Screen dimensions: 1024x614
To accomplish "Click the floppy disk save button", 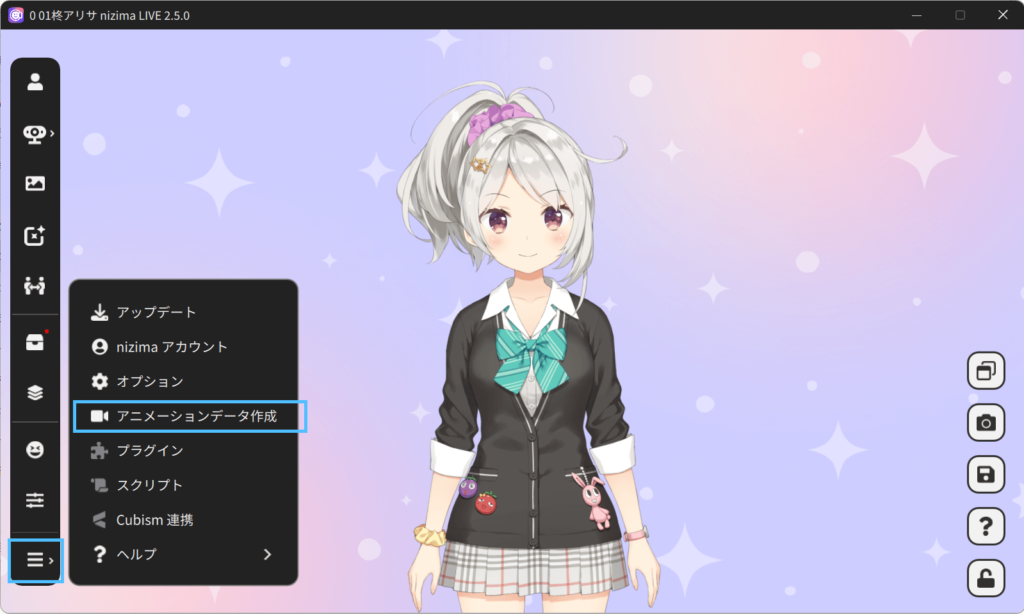I will pos(986,475).
